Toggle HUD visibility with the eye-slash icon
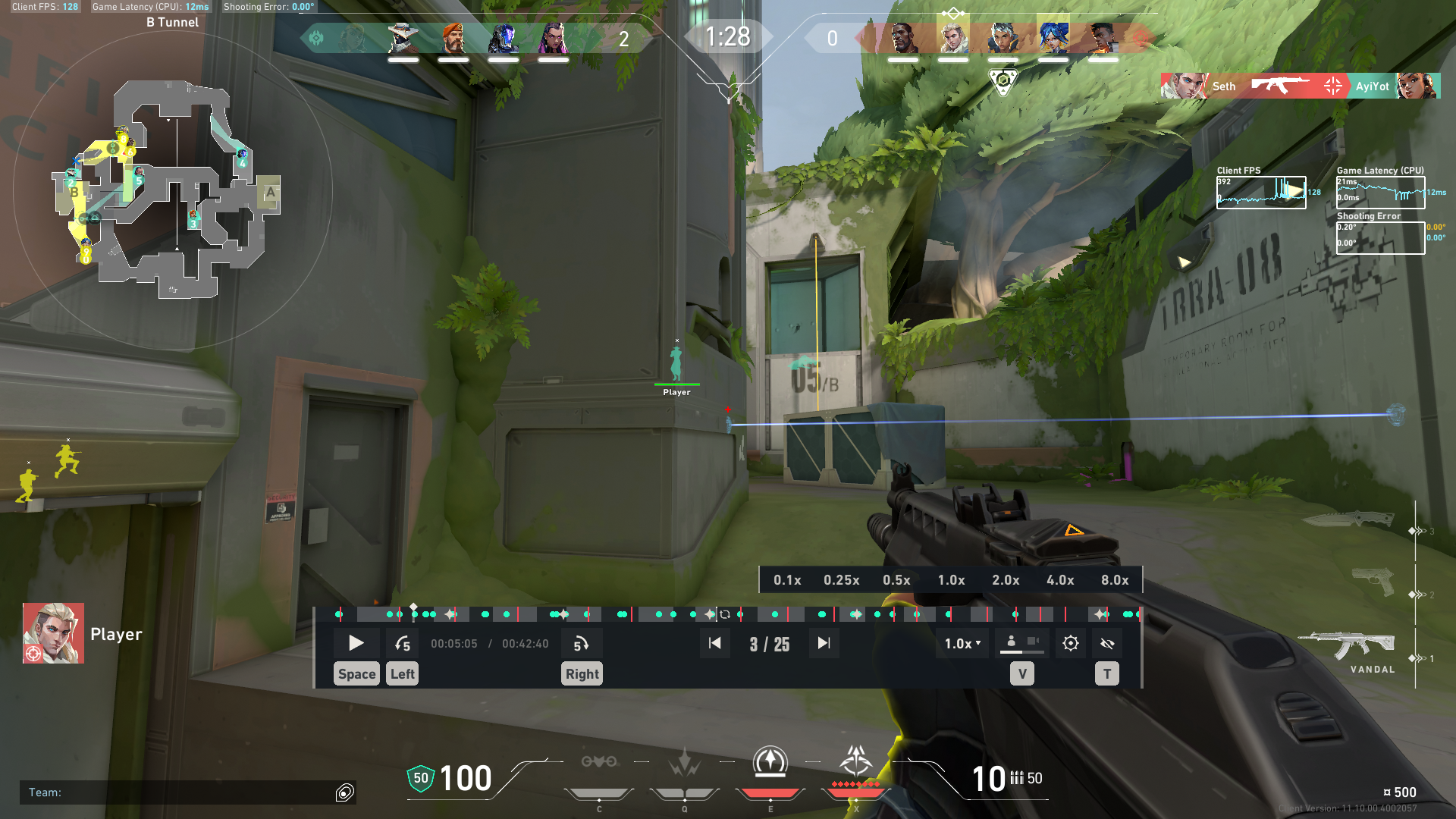The width and height of the screenshot is (1456, 819). pos(1106,643)
